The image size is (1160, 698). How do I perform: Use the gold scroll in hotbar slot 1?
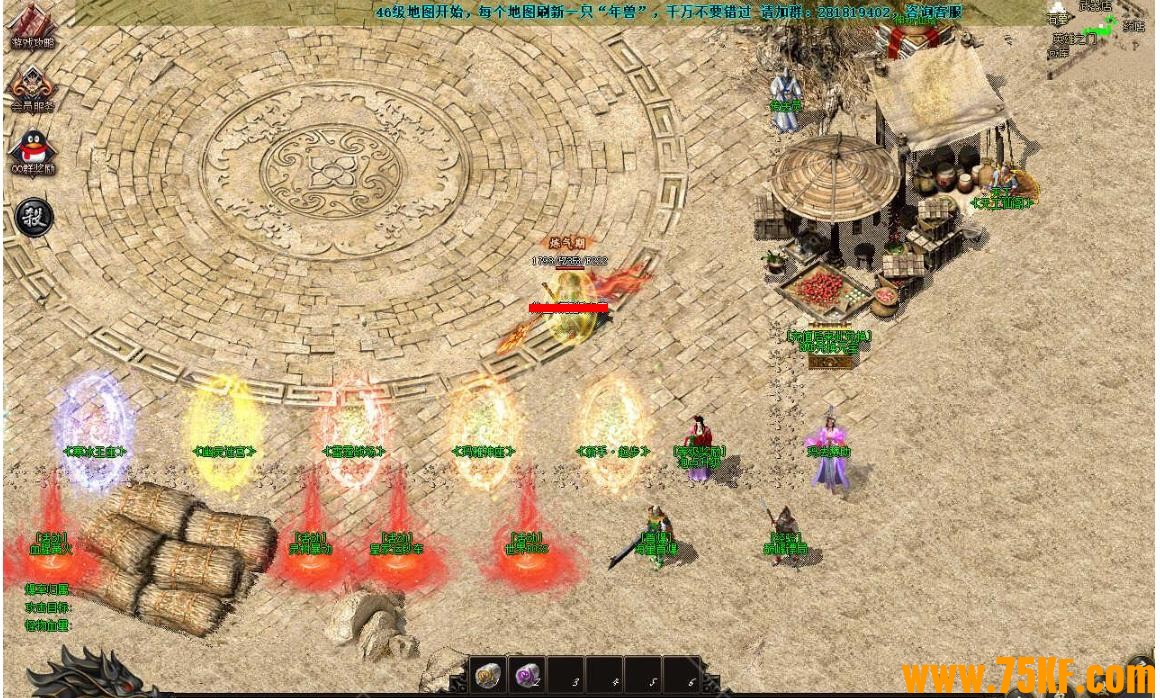[x=488, y=677]
